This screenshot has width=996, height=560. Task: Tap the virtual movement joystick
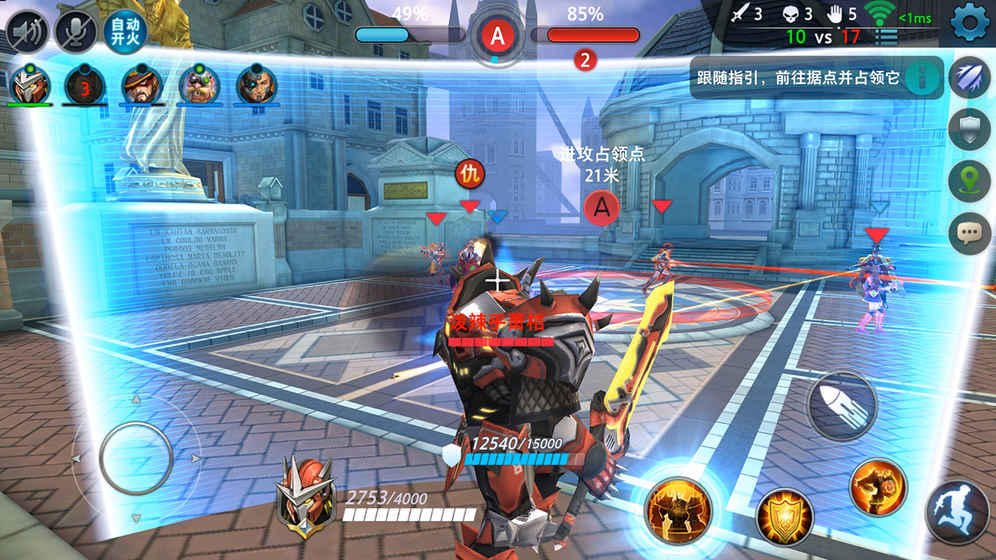tap(136, 459)
